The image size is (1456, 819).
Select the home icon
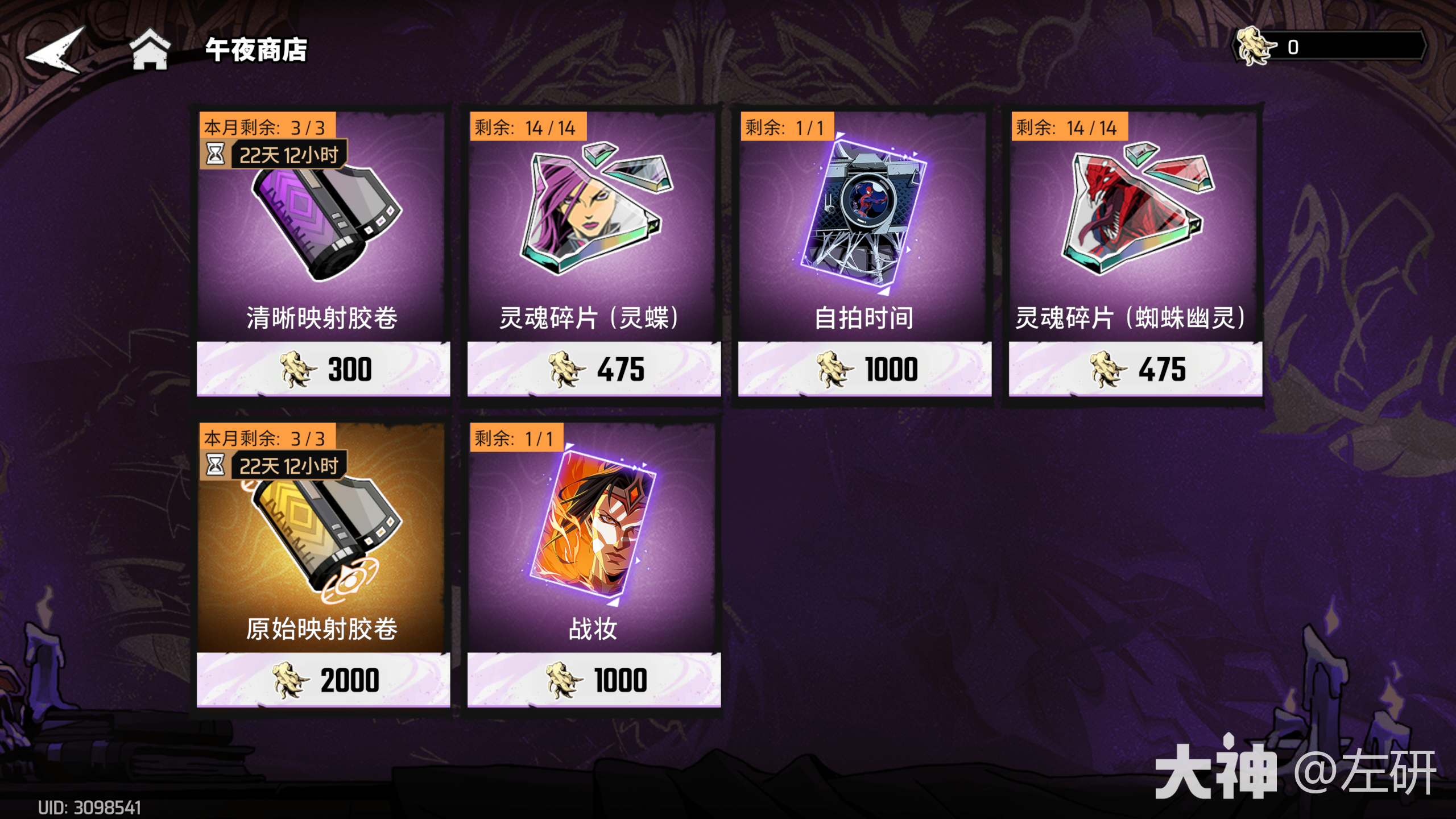point(151,51)
